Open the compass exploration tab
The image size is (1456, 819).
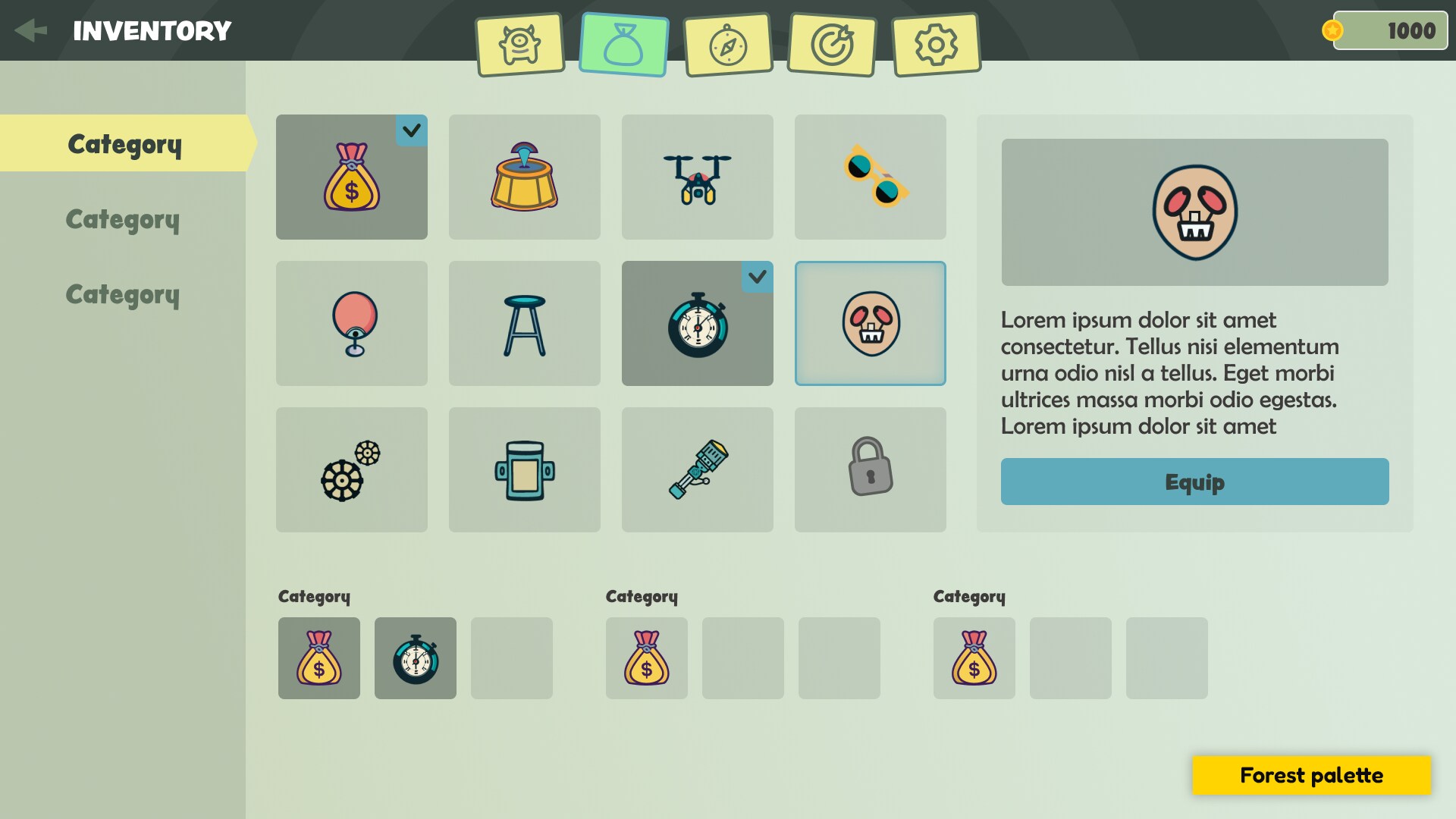point(727,44)
